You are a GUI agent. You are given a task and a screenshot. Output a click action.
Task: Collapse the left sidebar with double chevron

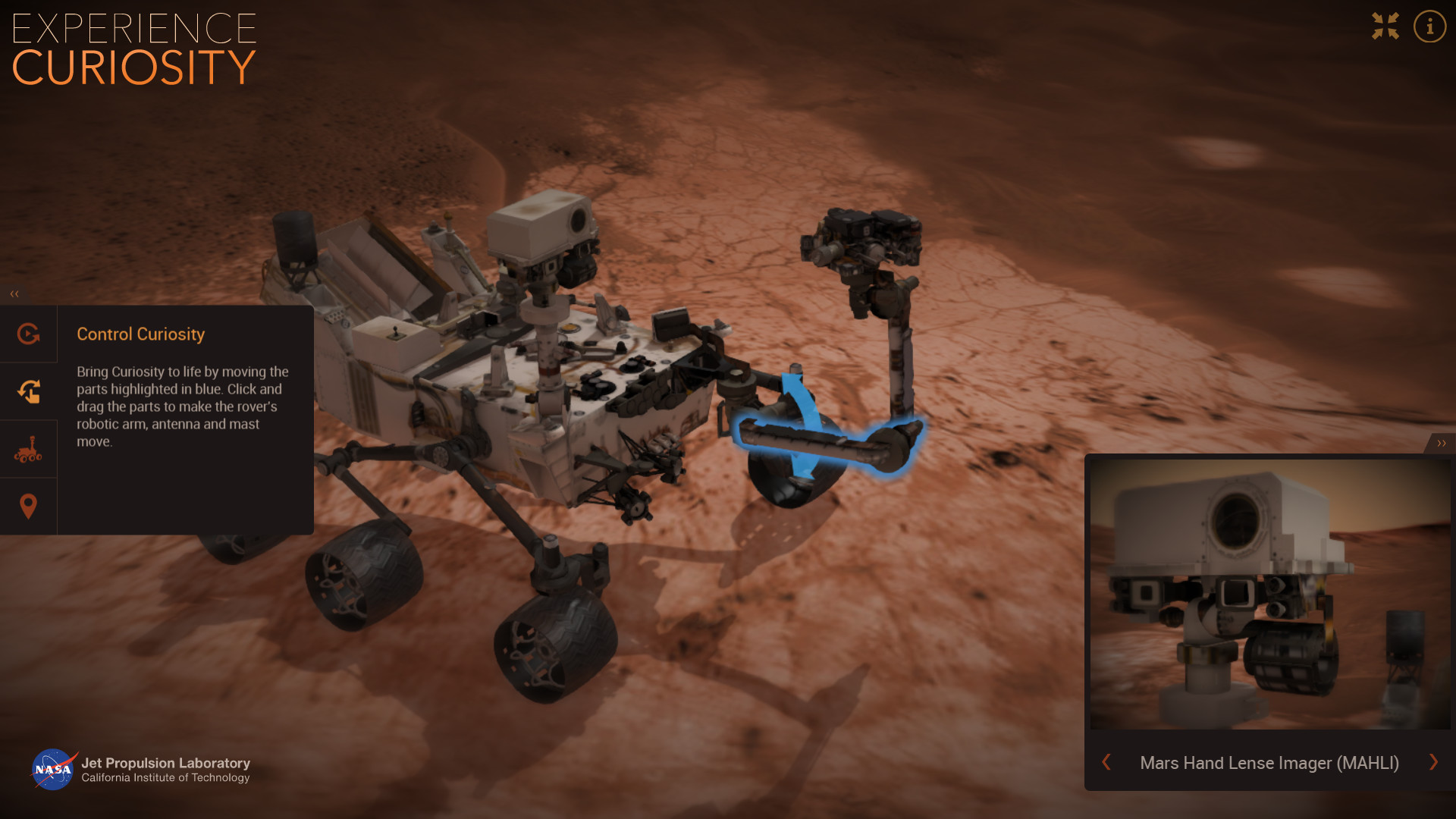click(13, 293)
